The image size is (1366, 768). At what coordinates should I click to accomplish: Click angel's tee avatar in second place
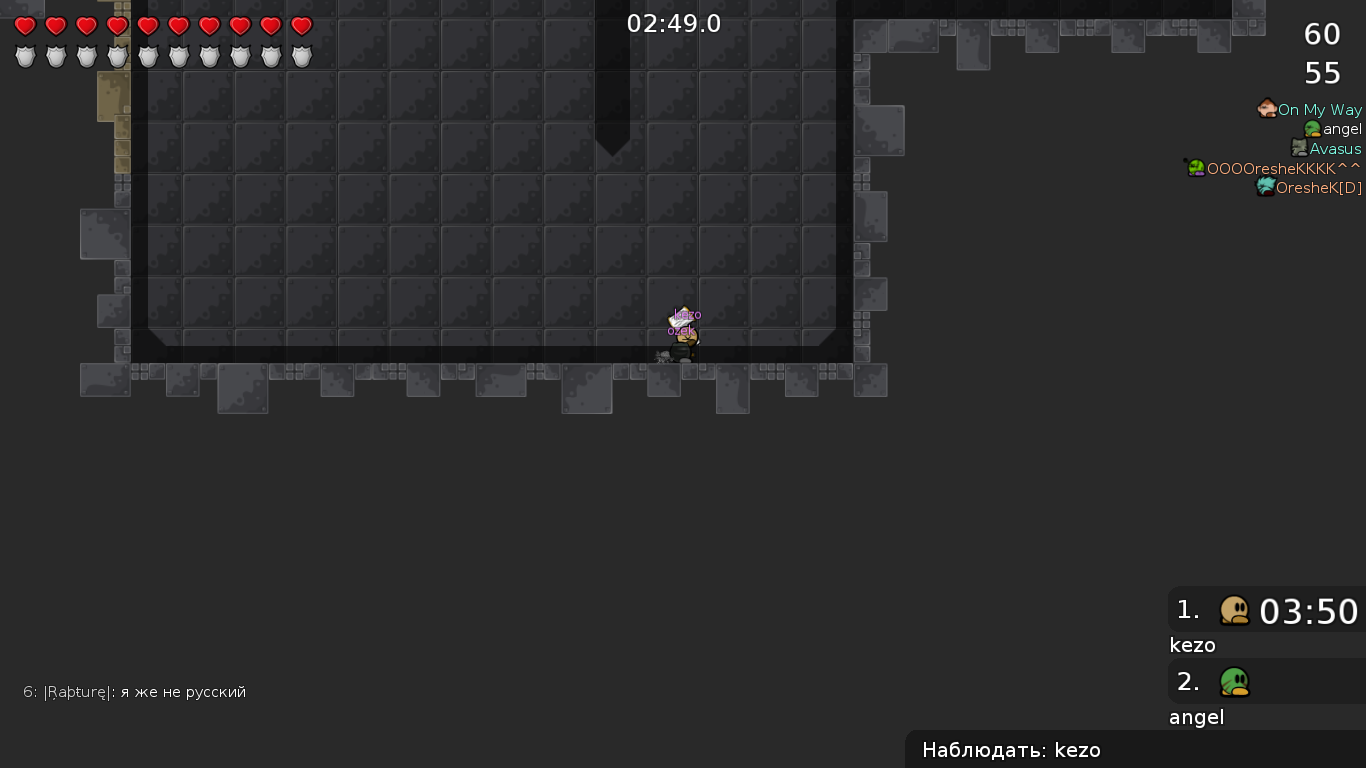tap(1236, 682)
